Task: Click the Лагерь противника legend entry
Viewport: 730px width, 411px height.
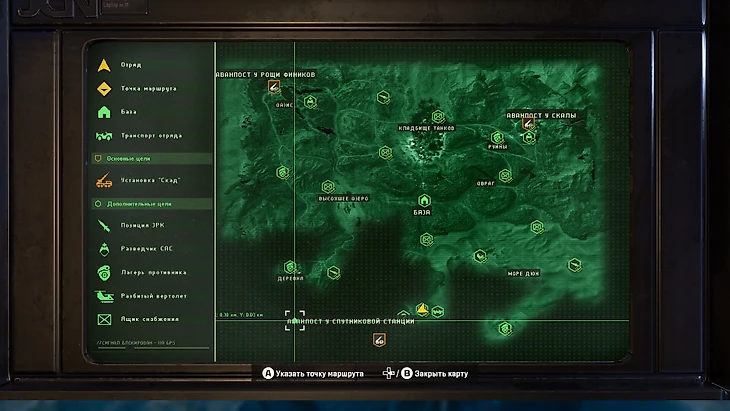Action: coord(152,271)
